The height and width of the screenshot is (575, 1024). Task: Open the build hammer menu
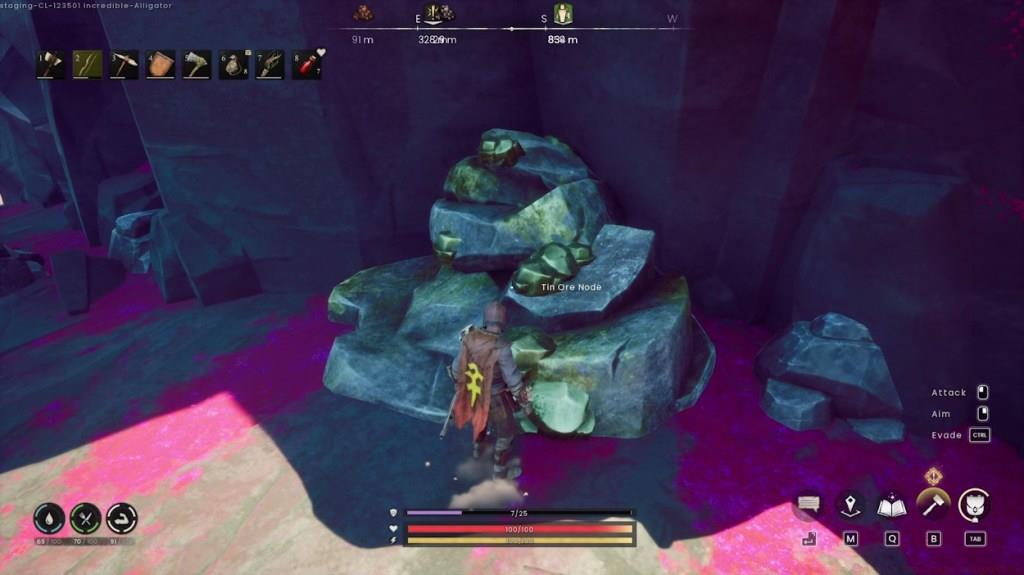[933, 503]
